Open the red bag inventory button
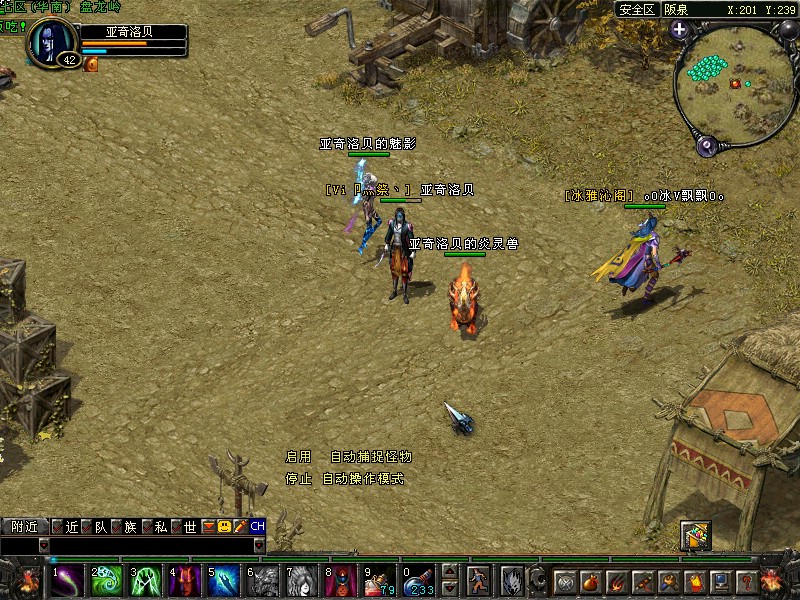 [591, 581]
